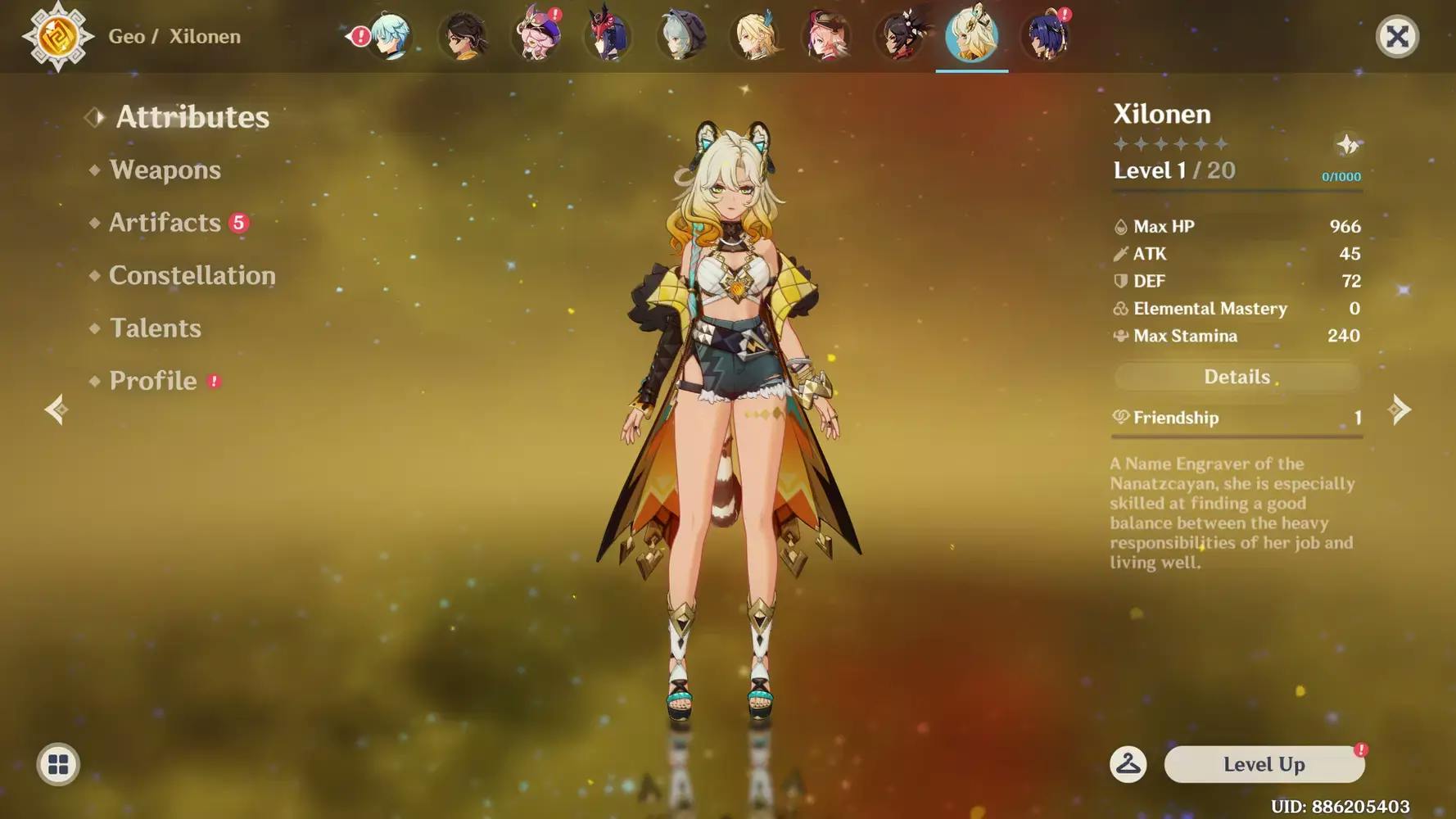This screenshot has height=819, width=1456.
Task: Select the Attributes menu entry
Action: click(x=192, y=117)
